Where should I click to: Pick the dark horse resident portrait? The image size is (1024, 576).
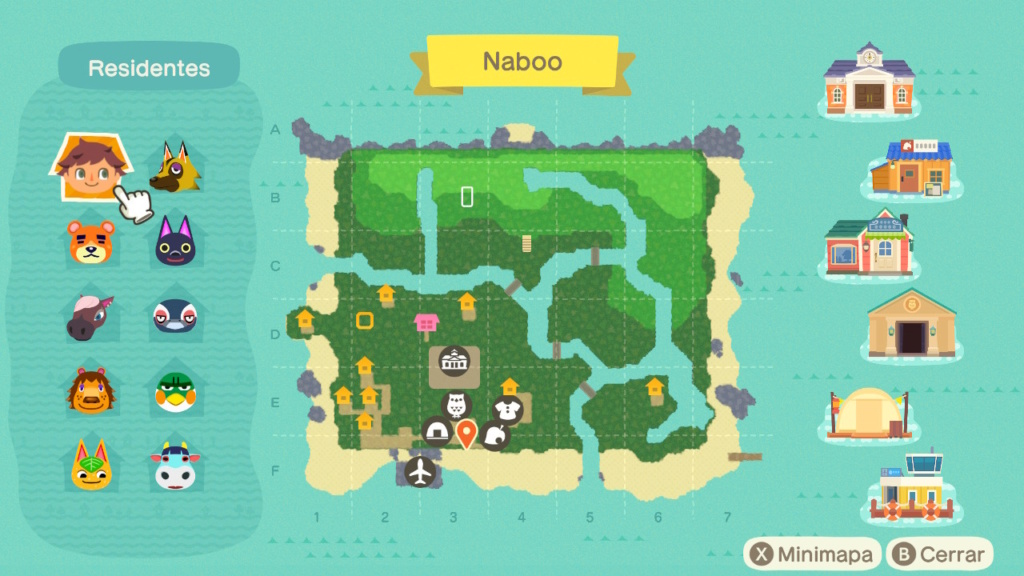(x=86, y=316)
